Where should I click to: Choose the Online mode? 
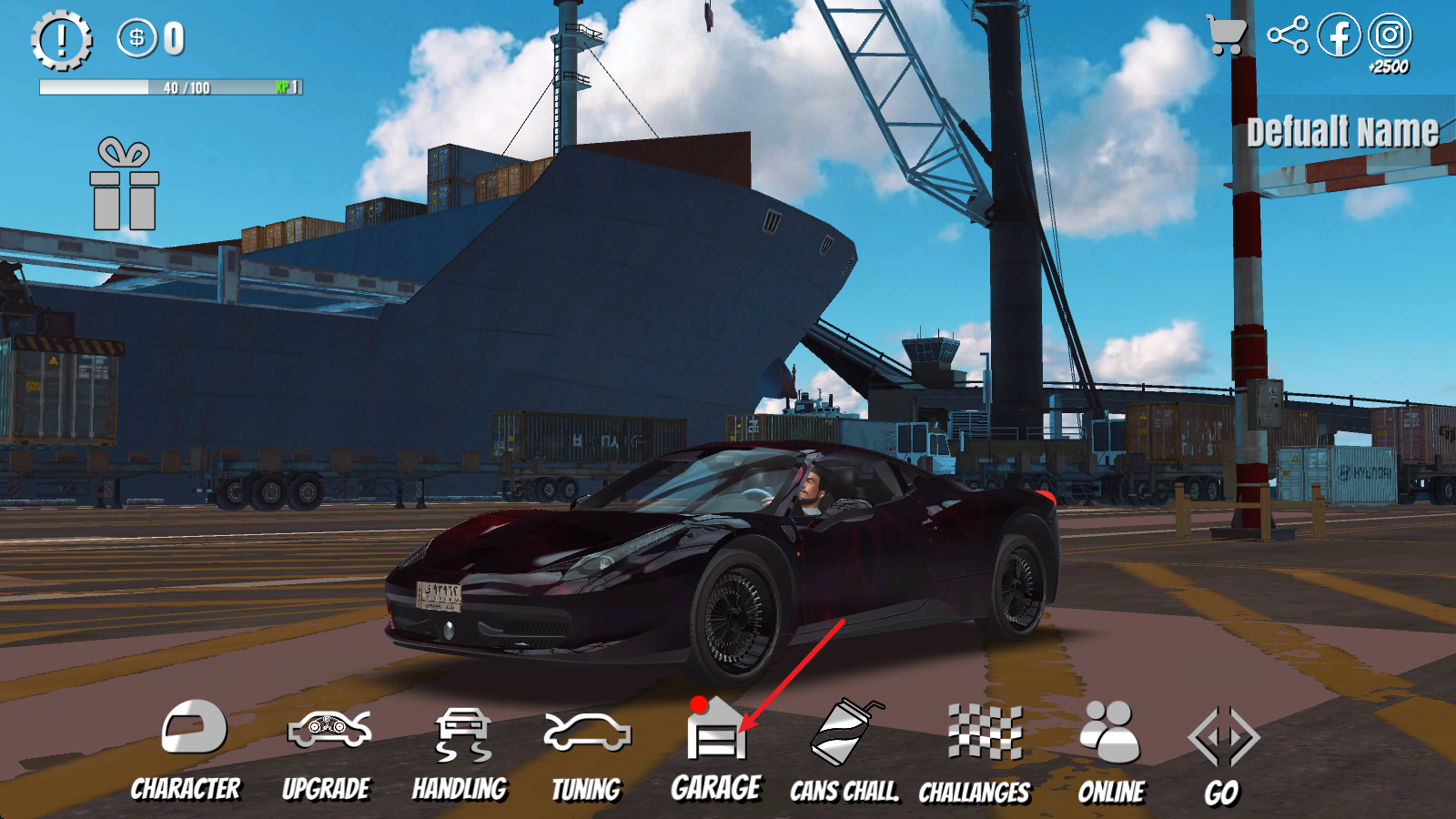(1111, 752)
